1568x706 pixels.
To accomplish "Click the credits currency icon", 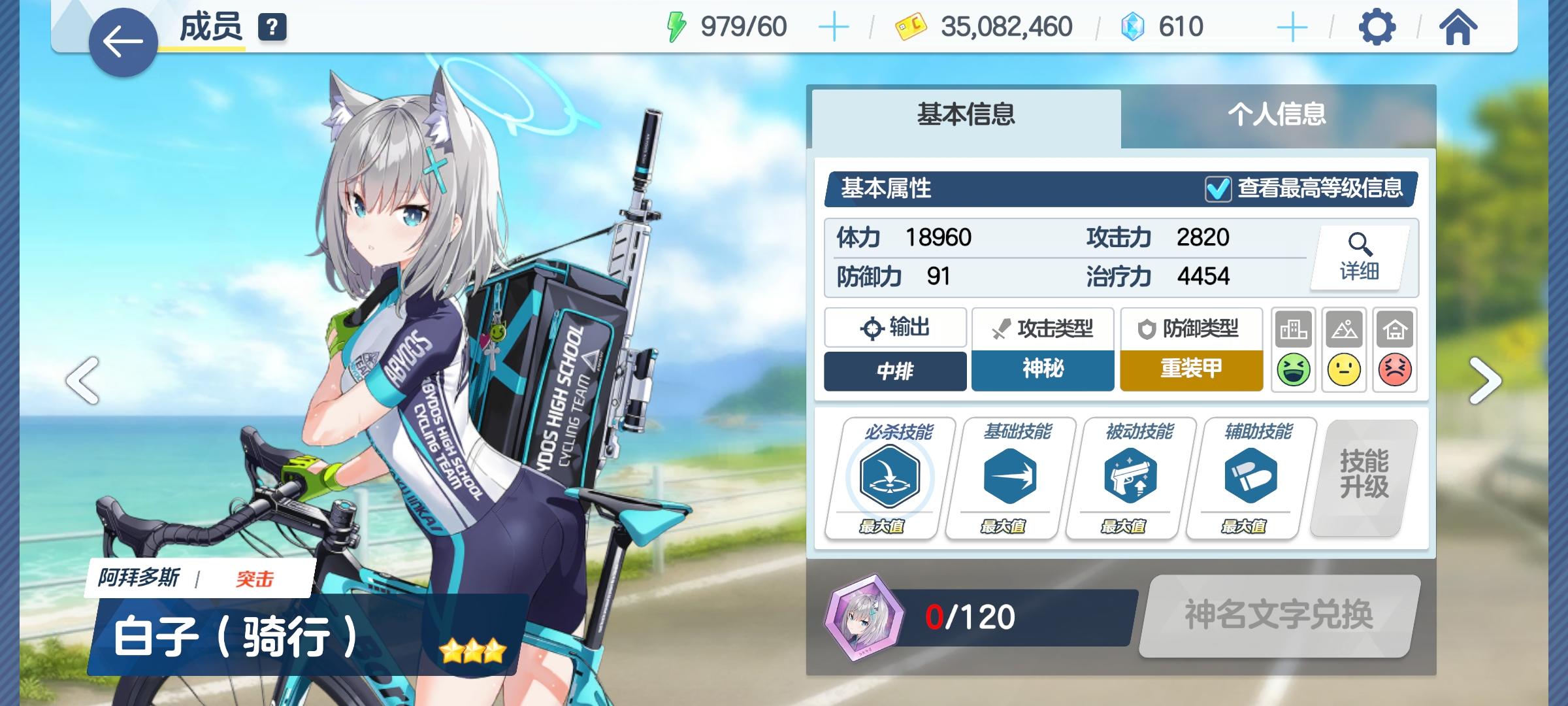I will [x=912, y=26].
